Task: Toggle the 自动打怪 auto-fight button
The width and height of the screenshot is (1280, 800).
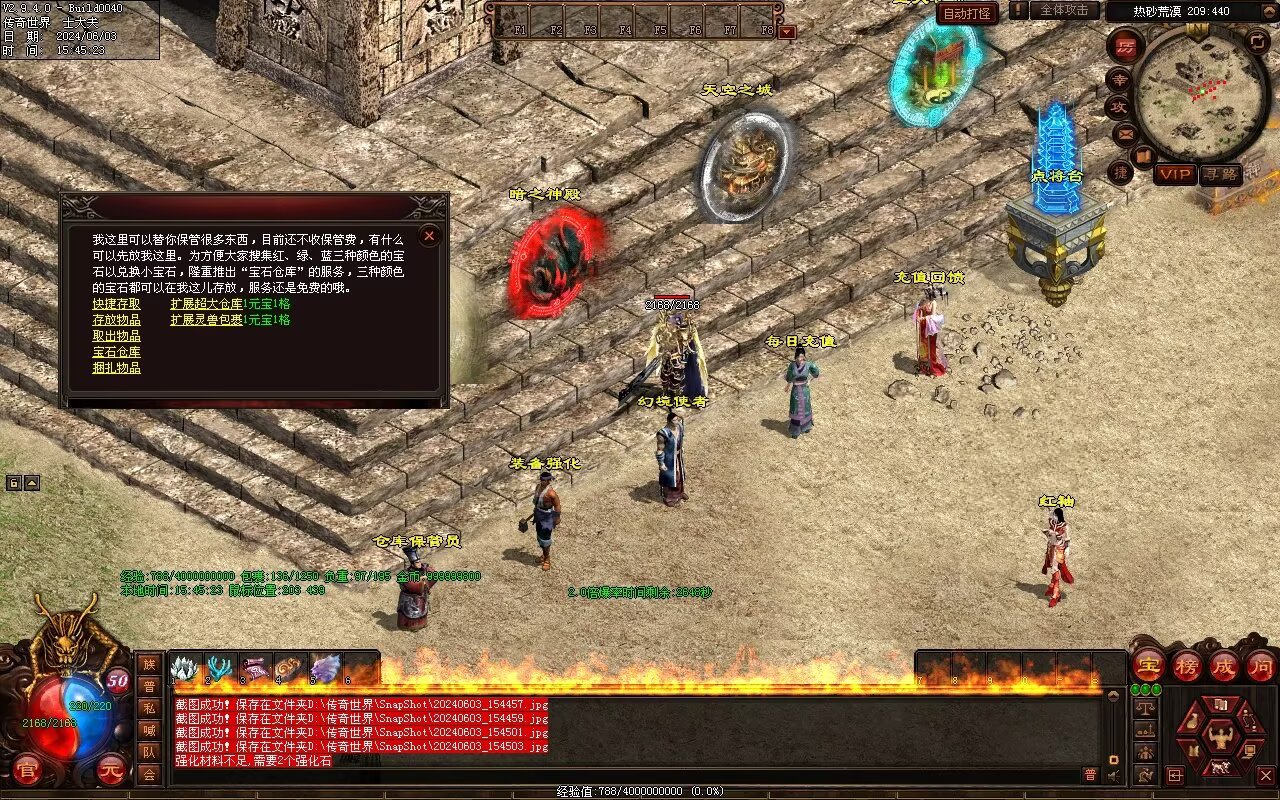Action: pos(967,14)
